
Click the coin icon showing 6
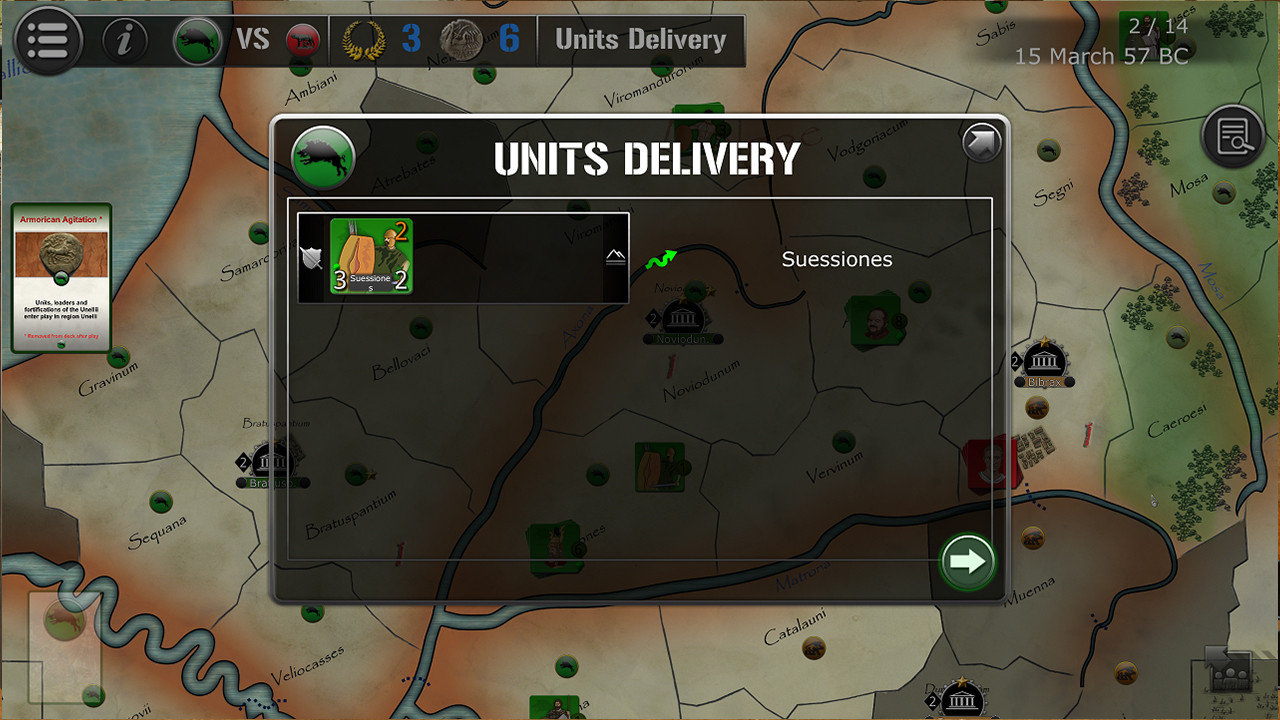pyautogui.click(x=460, y=40)
